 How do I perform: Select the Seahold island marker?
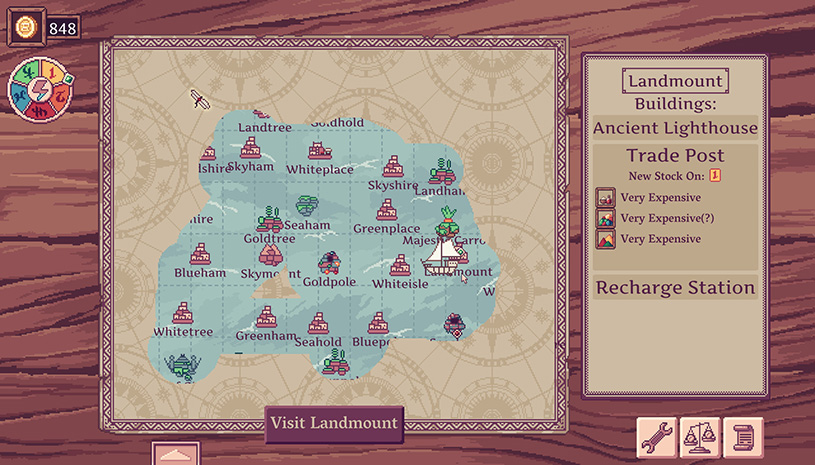pos(319,323)
